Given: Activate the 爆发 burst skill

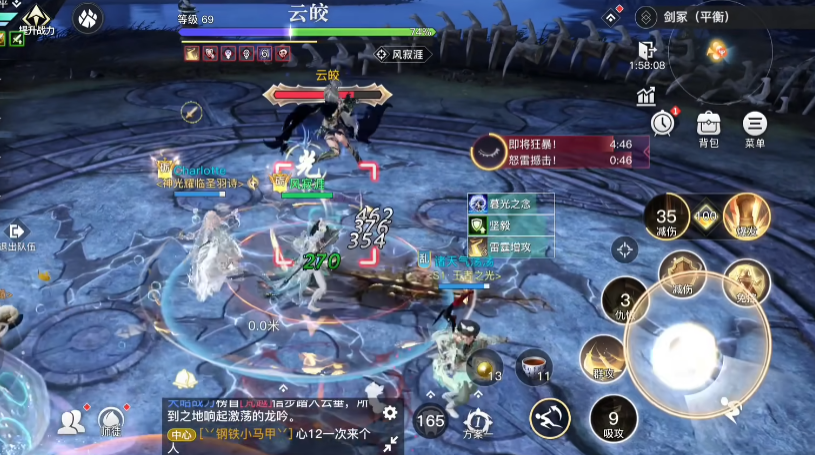Looking at the screenshot, I should click(x=743, y=214).
